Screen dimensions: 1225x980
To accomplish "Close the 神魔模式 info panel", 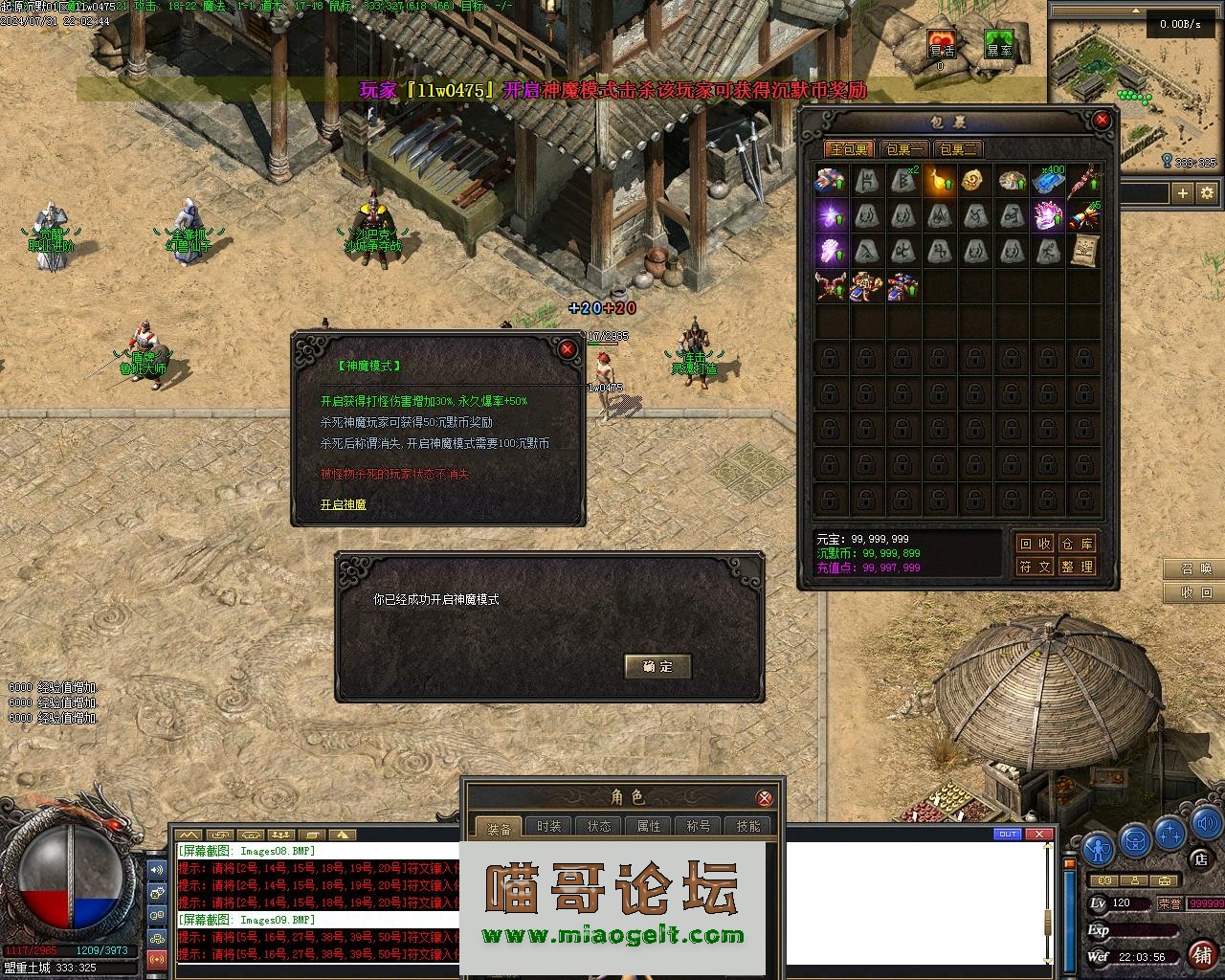I will (568, 349).
